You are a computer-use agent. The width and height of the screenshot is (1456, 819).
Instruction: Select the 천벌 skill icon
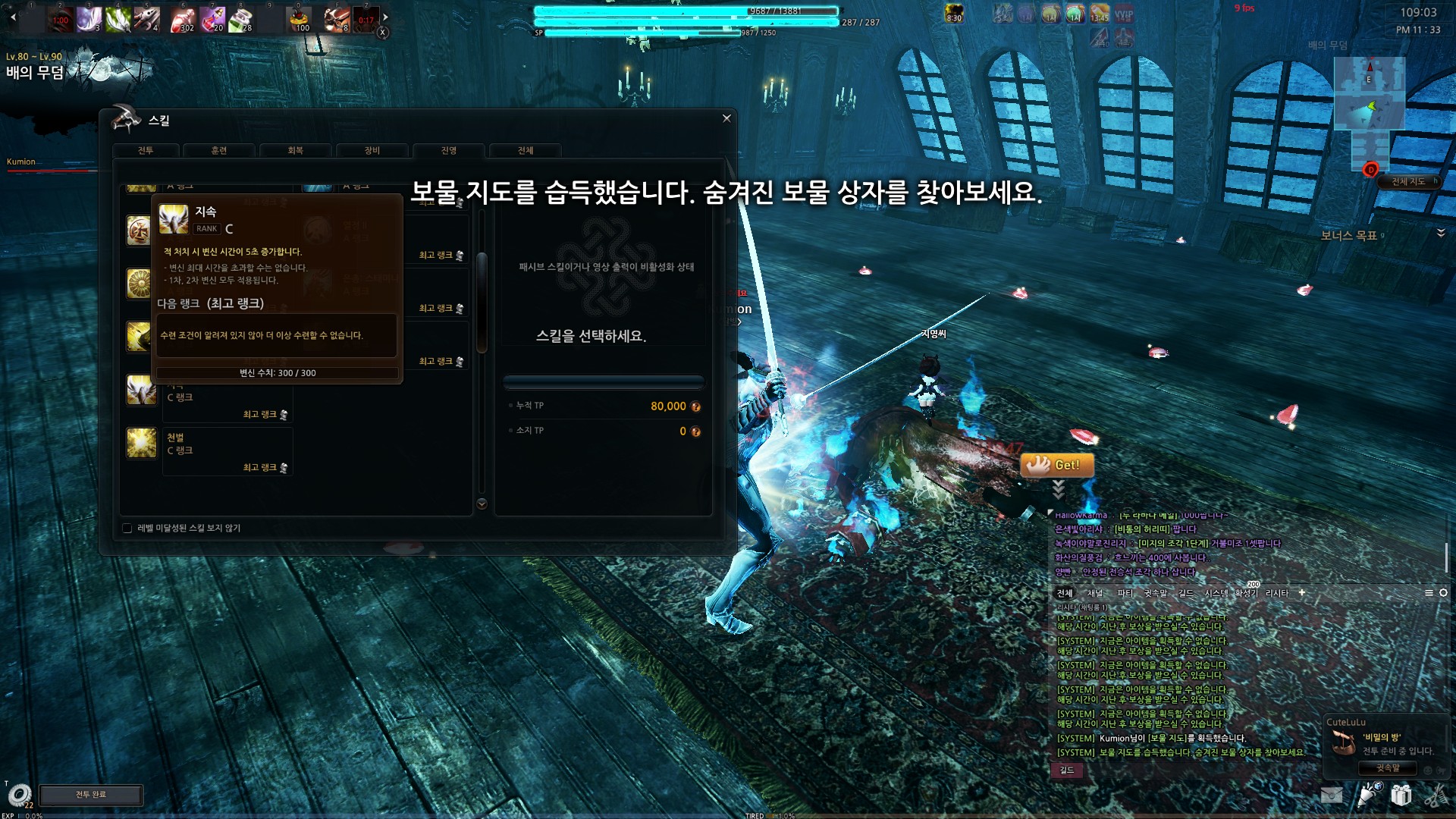[141, 443]
